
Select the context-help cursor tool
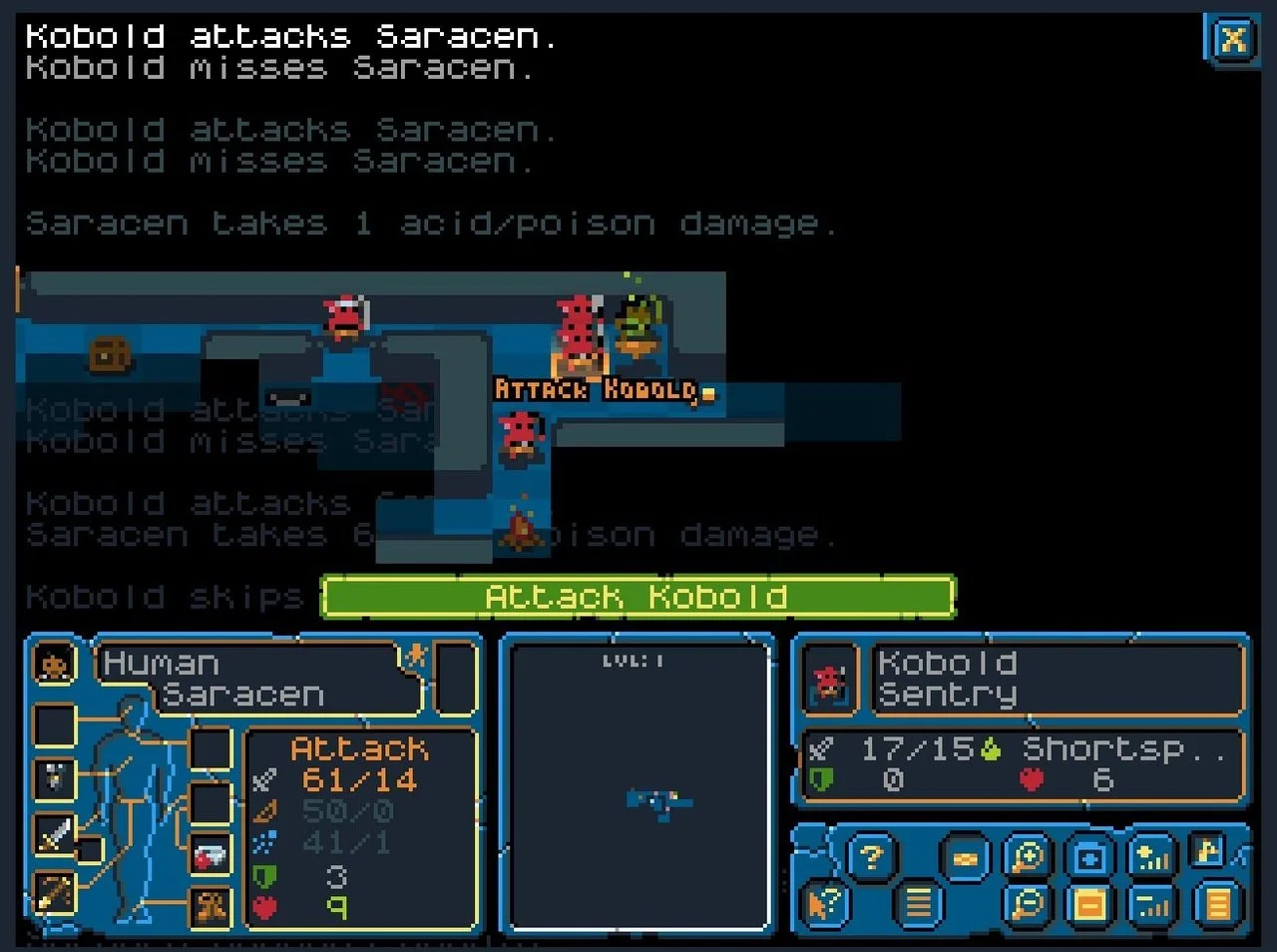coord(823,904)
